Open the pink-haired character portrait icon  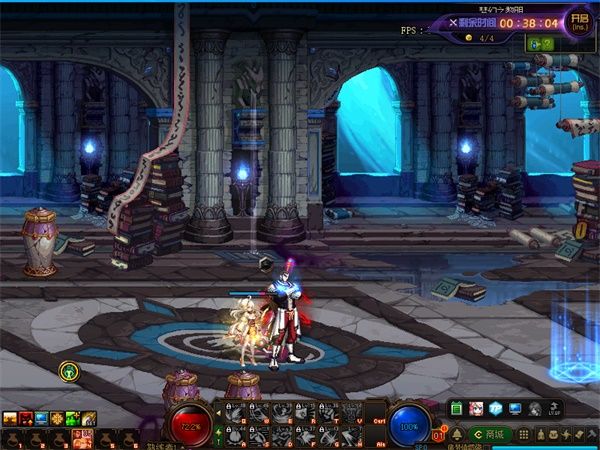(x=476, y=409)
